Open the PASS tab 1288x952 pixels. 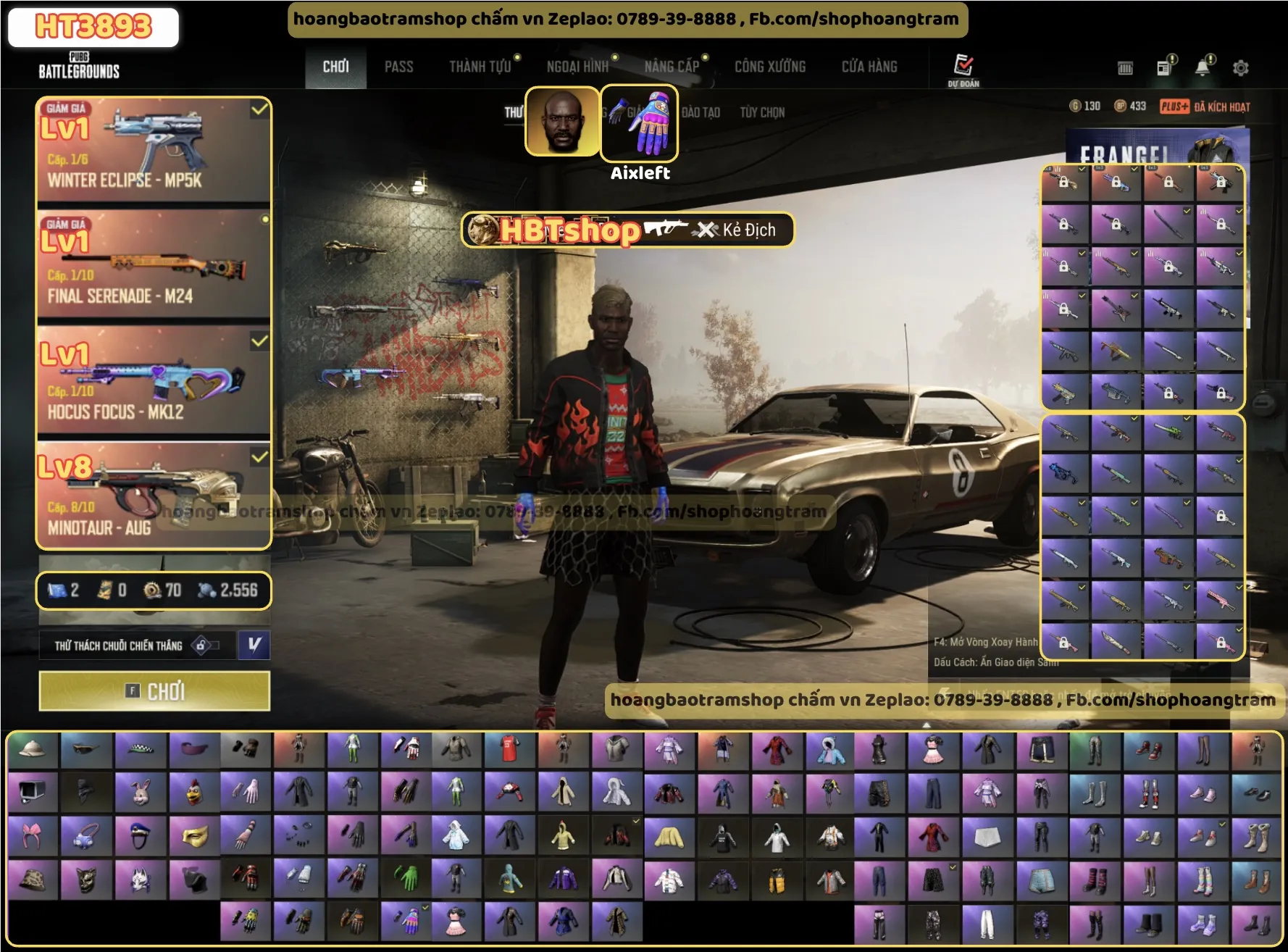point(398,67)
